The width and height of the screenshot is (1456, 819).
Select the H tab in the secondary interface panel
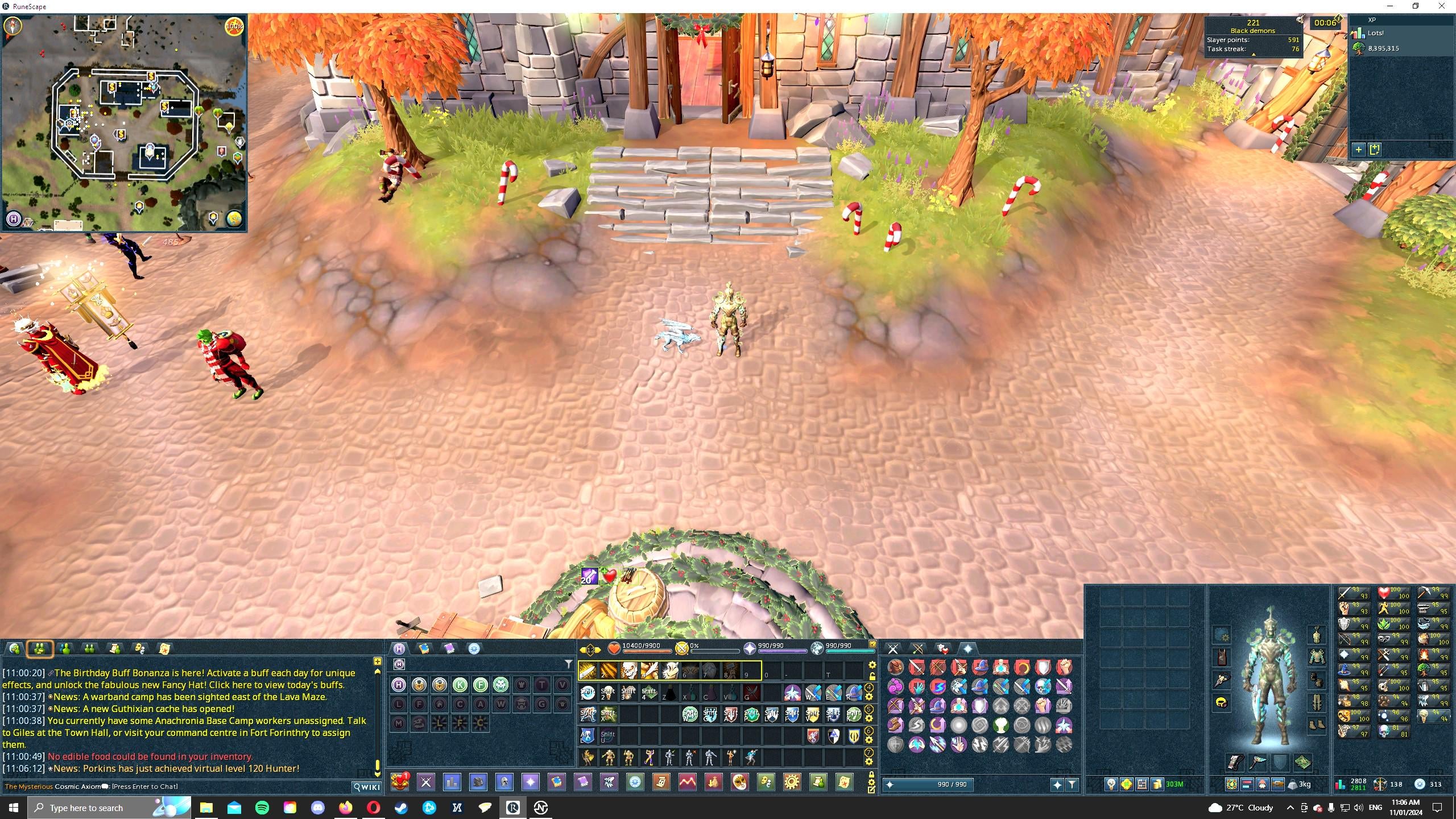400,648
